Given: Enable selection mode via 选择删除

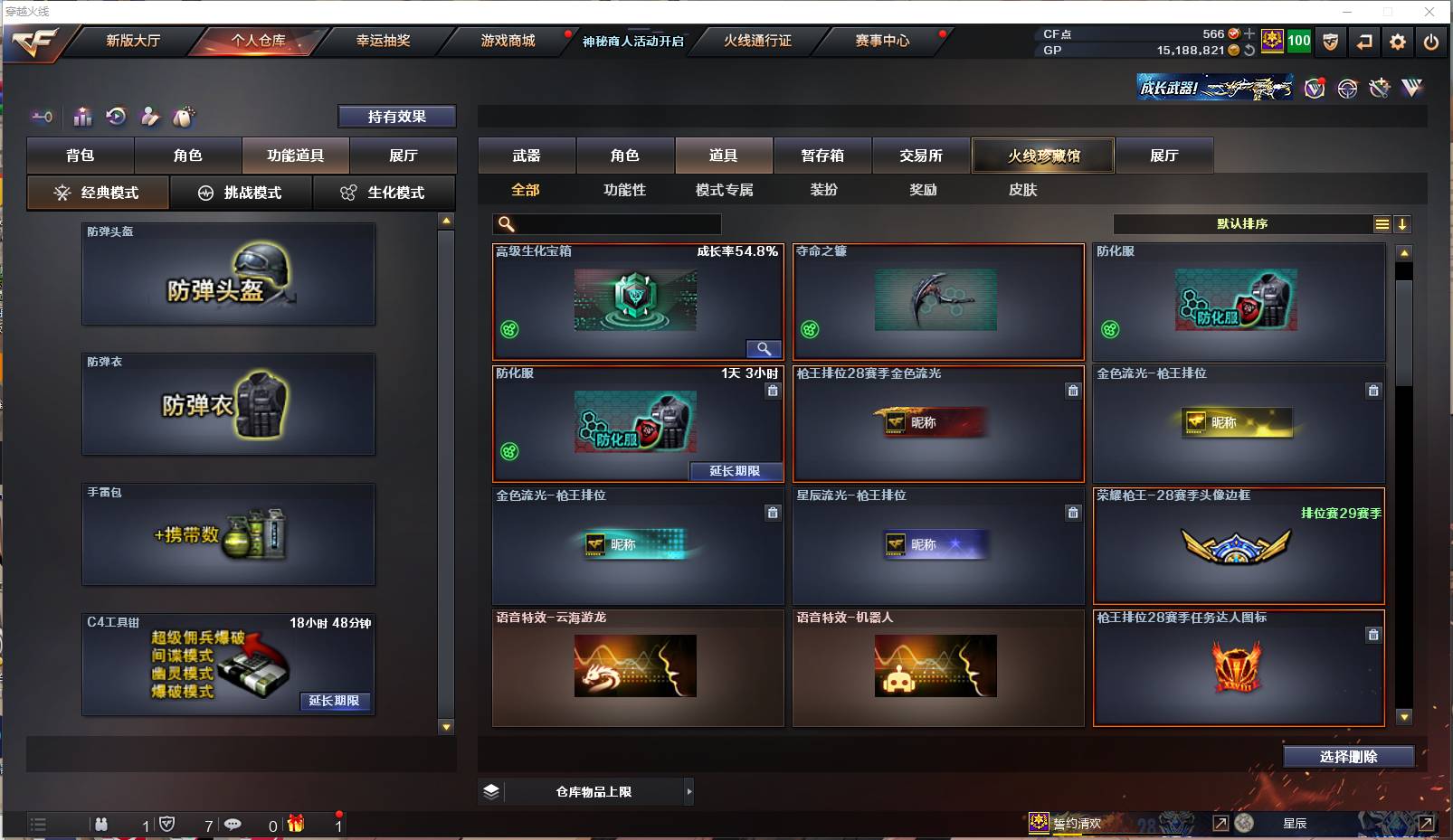Looking at the screenshot, I should [1350, 756].
